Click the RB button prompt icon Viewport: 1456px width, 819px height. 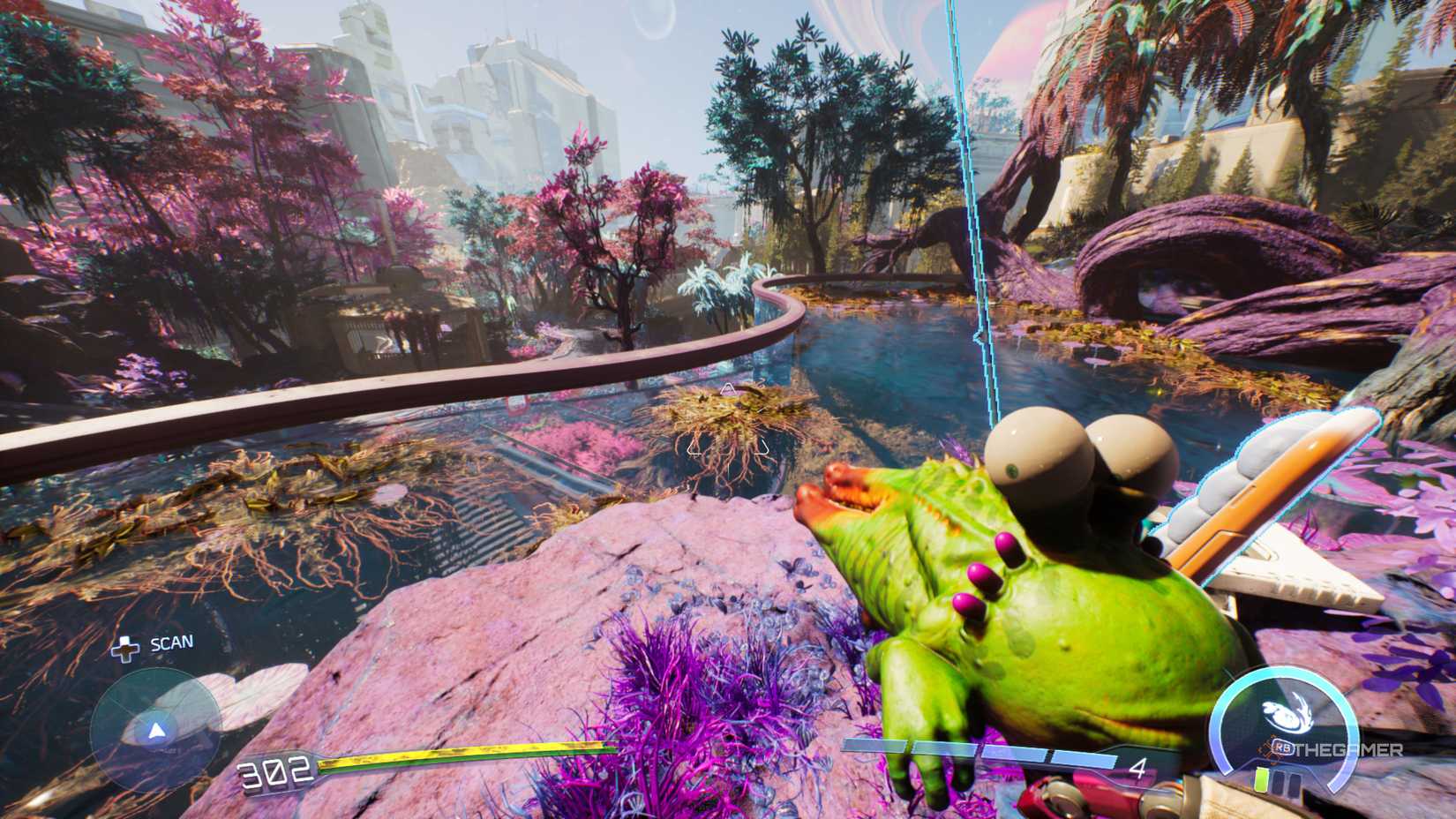coord(1283,748)
